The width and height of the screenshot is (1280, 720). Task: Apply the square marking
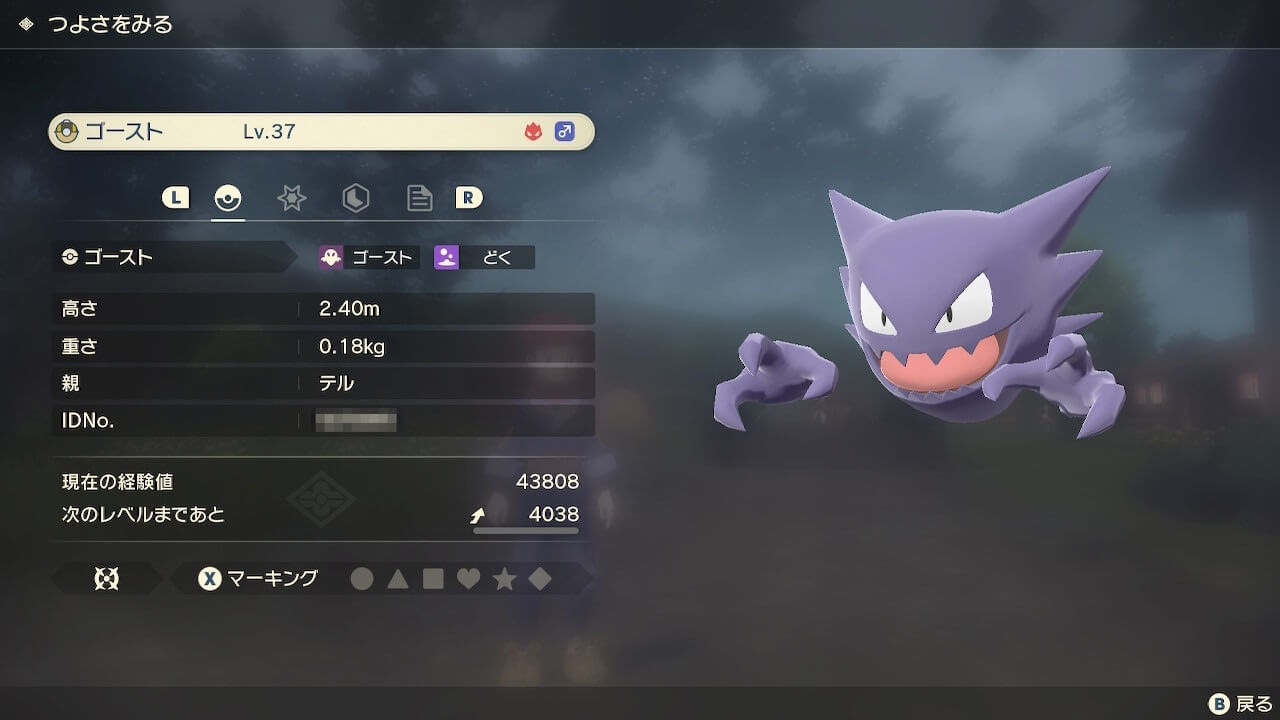point(433,579)
